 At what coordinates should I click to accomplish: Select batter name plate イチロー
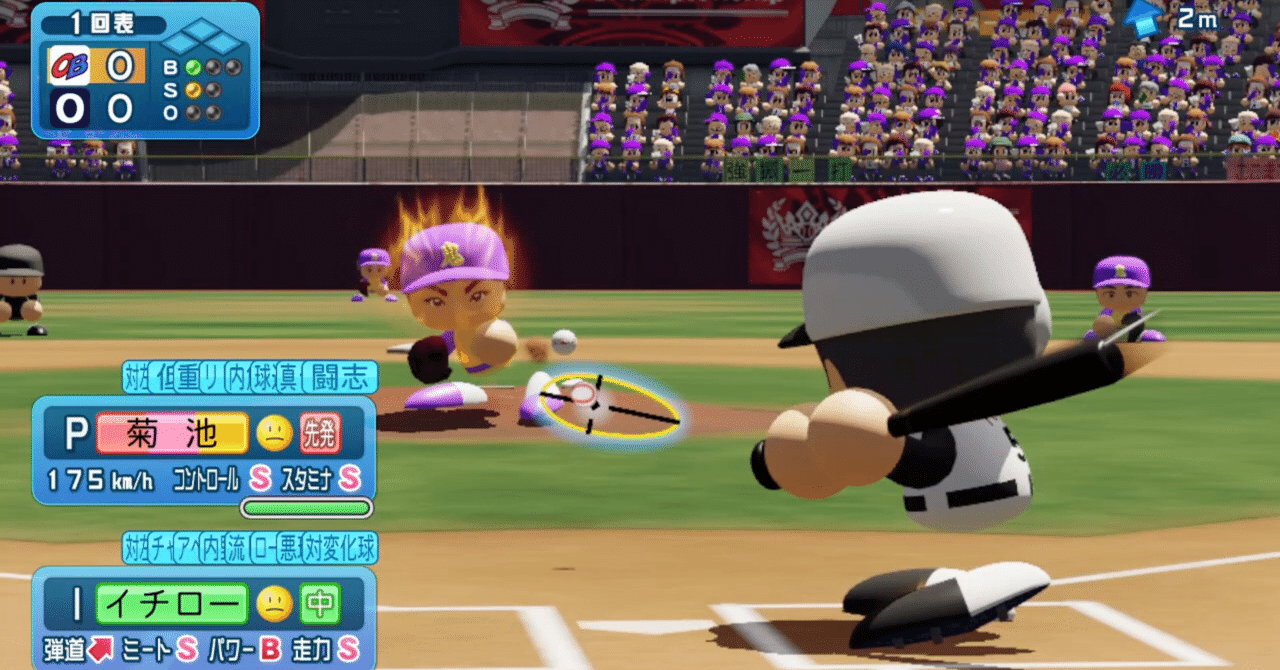172,604
